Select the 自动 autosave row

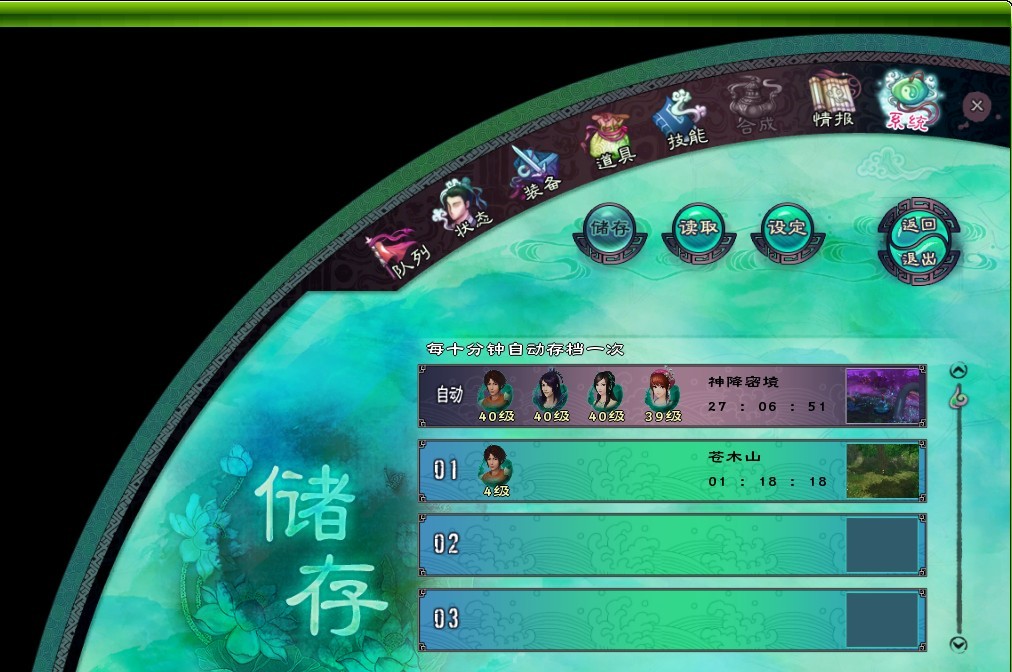click(x=630, y=396)
